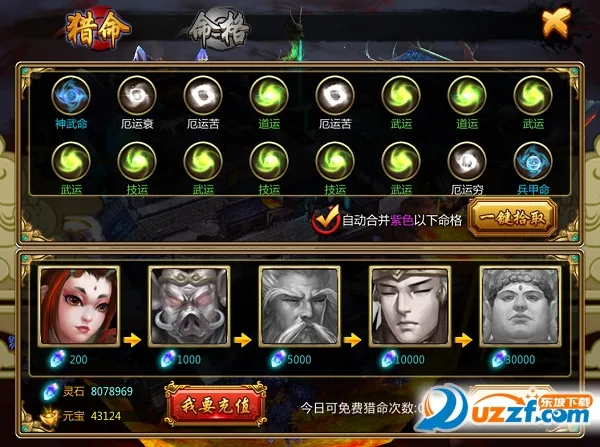Switch to the 猎命 tab
Image resolution: width=600 pixels, height=447 pixels.
(99, 29)
